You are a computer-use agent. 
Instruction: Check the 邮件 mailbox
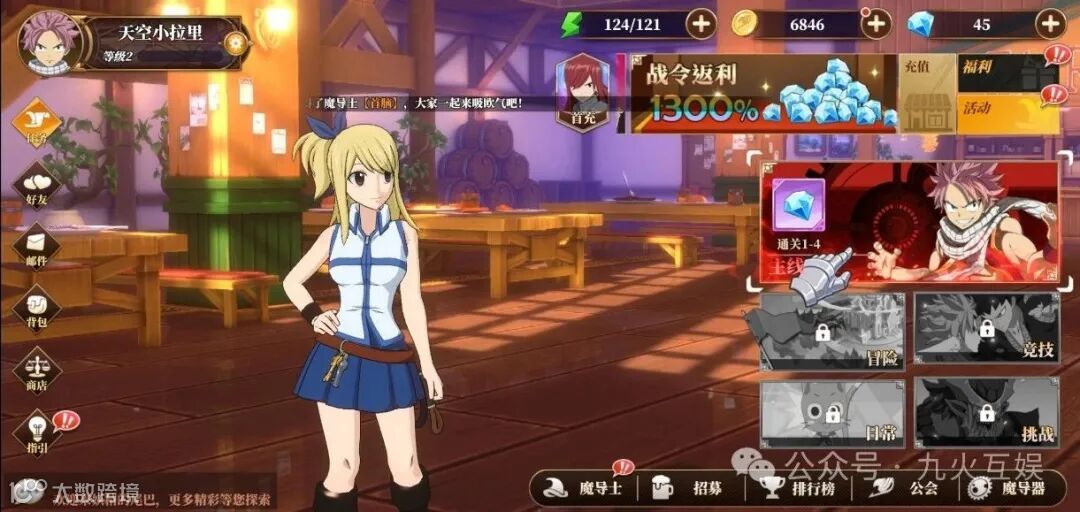[x=37, y=247]
